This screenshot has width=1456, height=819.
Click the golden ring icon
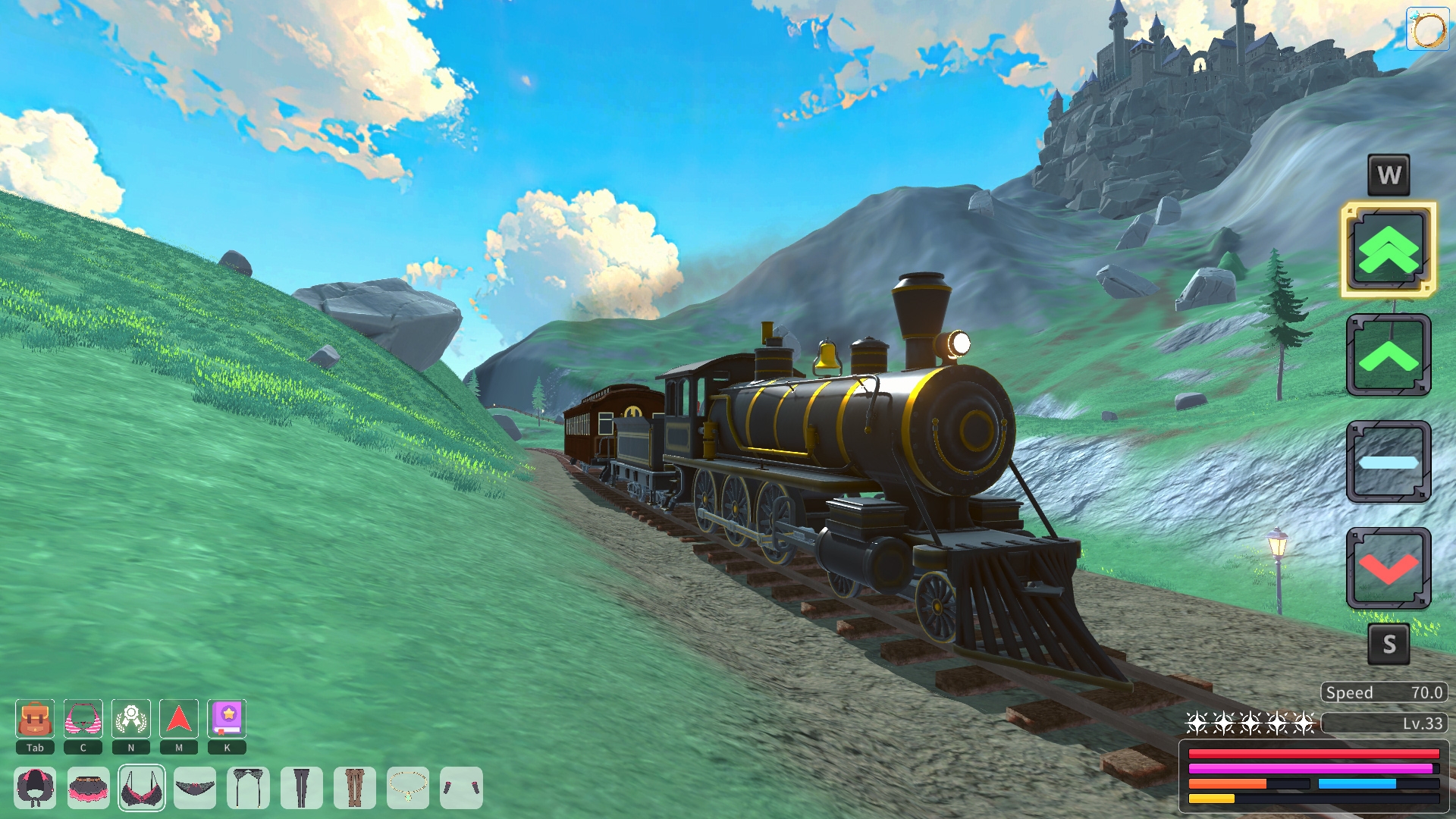pyautogui.click(x=1428, y=30)
